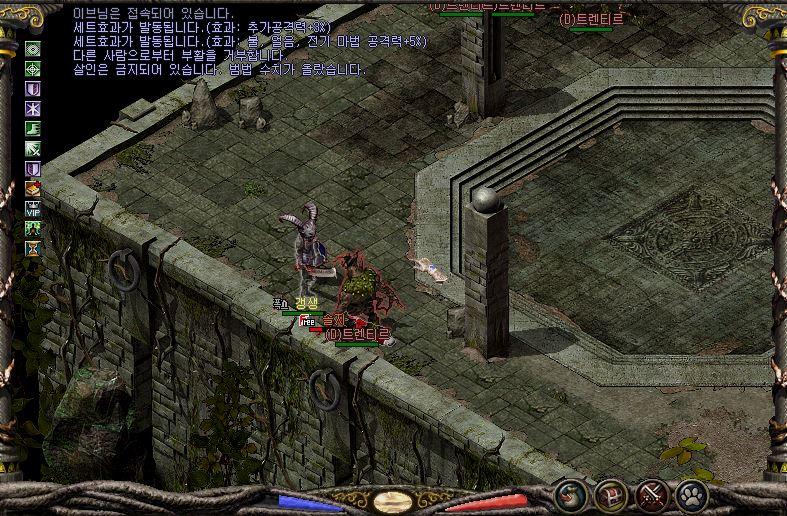Click the green eye buff icon
787x516 pixels.
pos(33,49)
